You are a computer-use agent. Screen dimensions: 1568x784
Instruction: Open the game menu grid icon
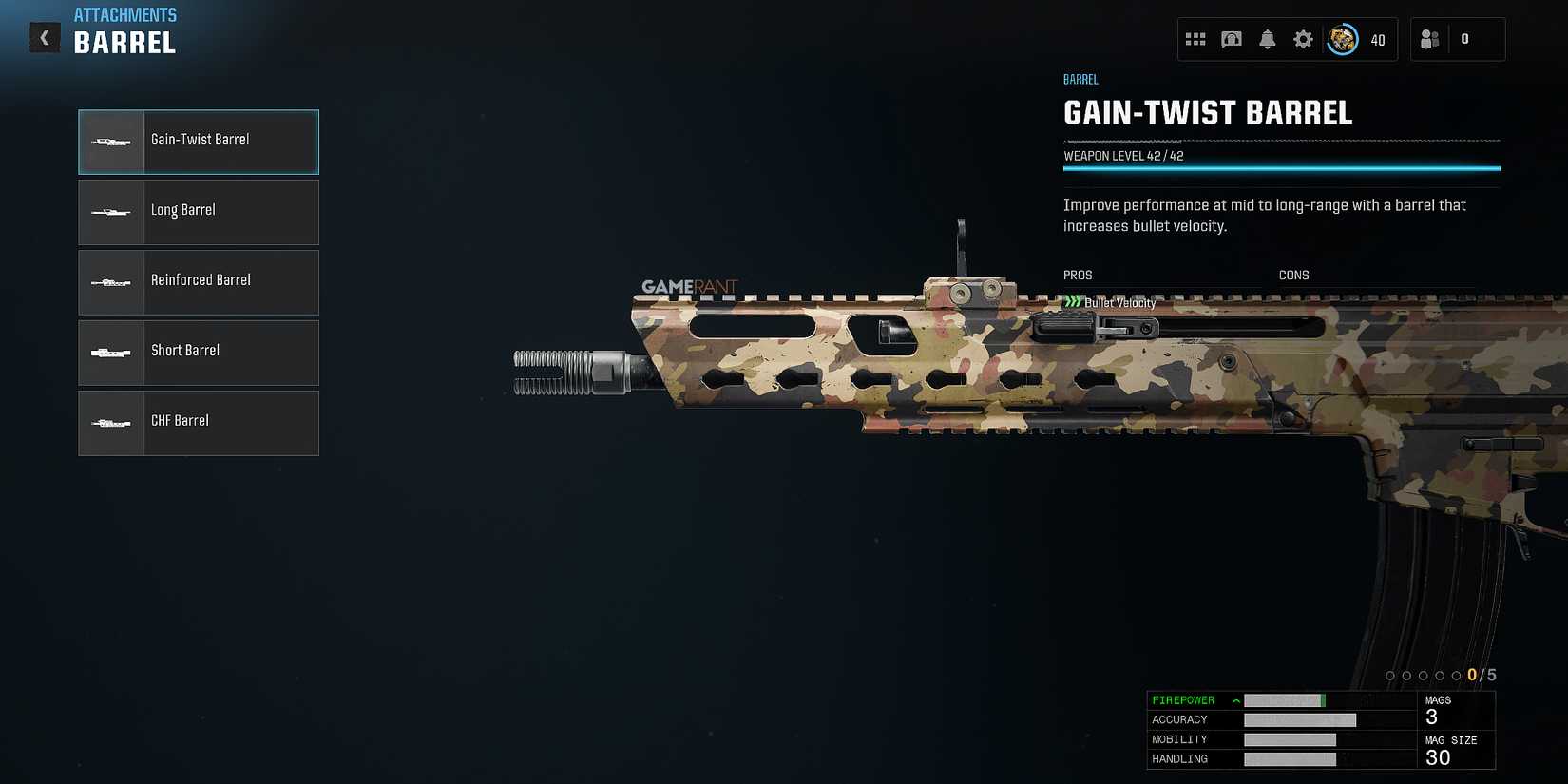click(1196, 39)
